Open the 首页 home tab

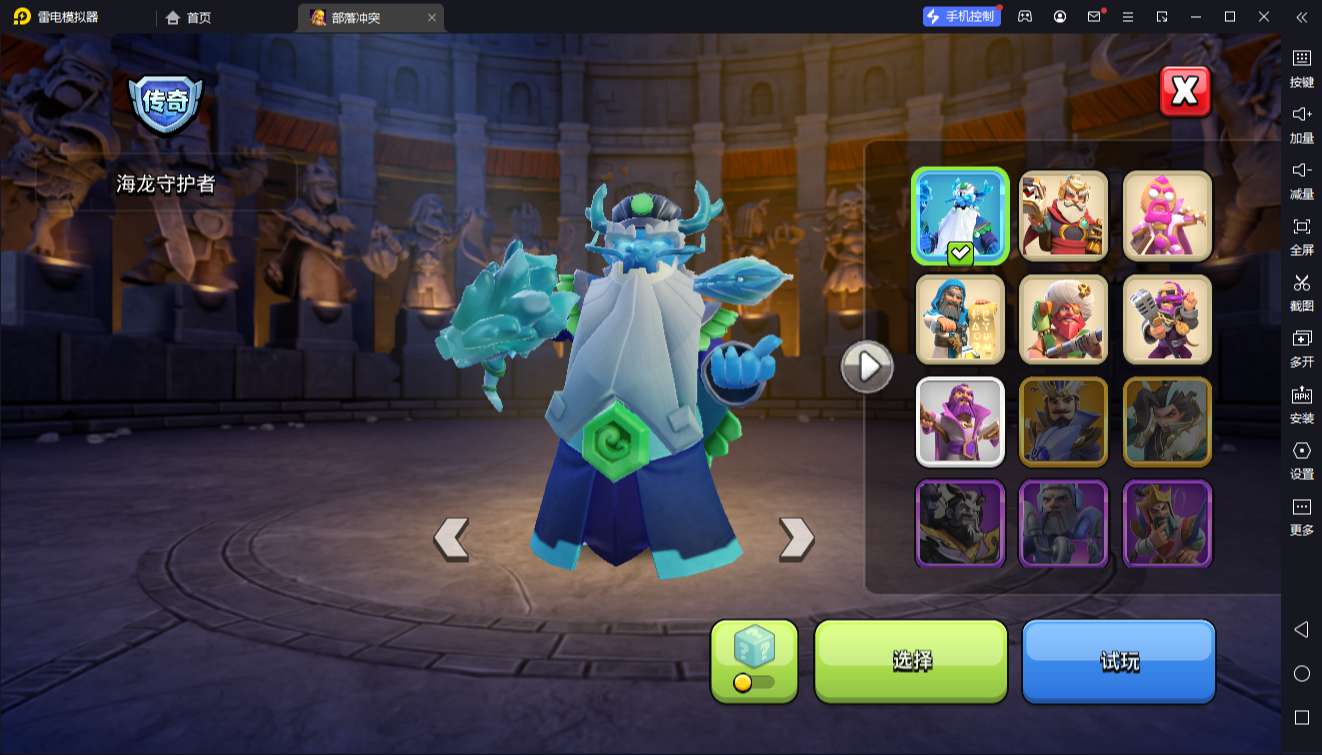point(189,17)
